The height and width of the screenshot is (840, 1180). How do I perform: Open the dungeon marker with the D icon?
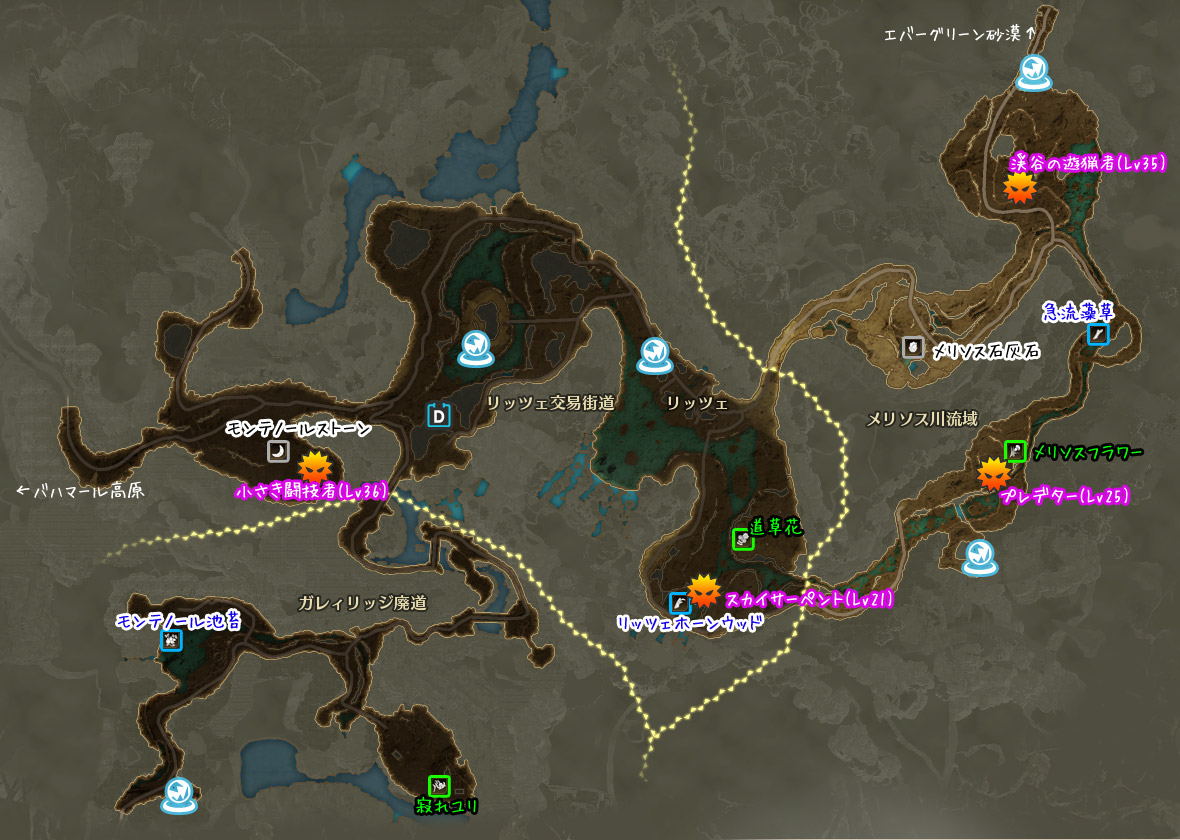coord(438,414)
